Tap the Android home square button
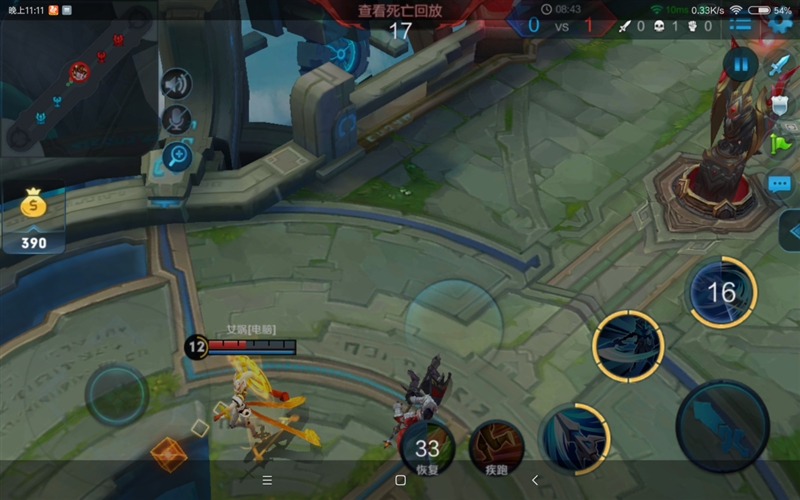Screen dimensions: 800x500 pos(400,480)
